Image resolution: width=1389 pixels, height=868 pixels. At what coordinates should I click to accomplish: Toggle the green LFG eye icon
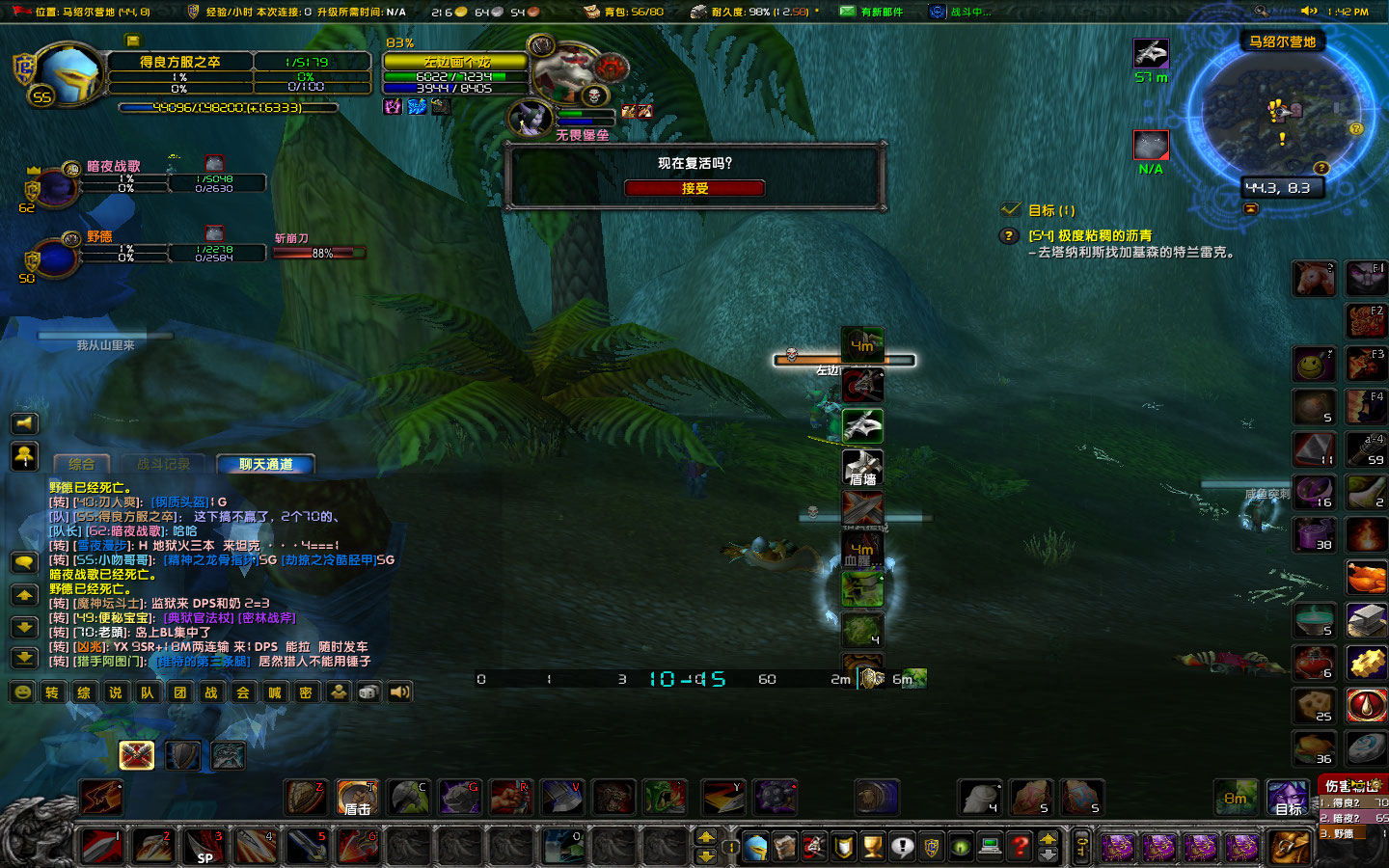(960, 846)
